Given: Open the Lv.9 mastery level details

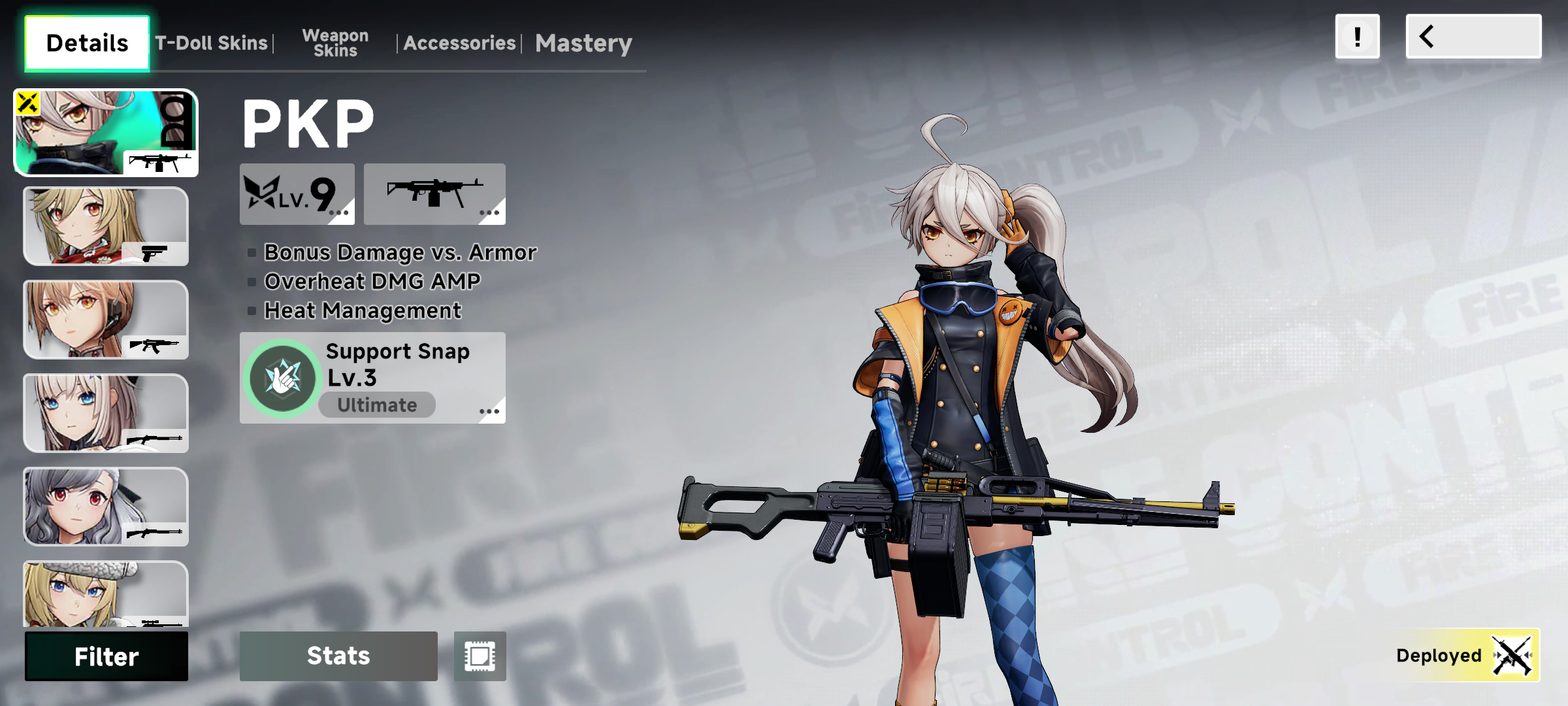Looking at the screenshot, I should 297,194.
